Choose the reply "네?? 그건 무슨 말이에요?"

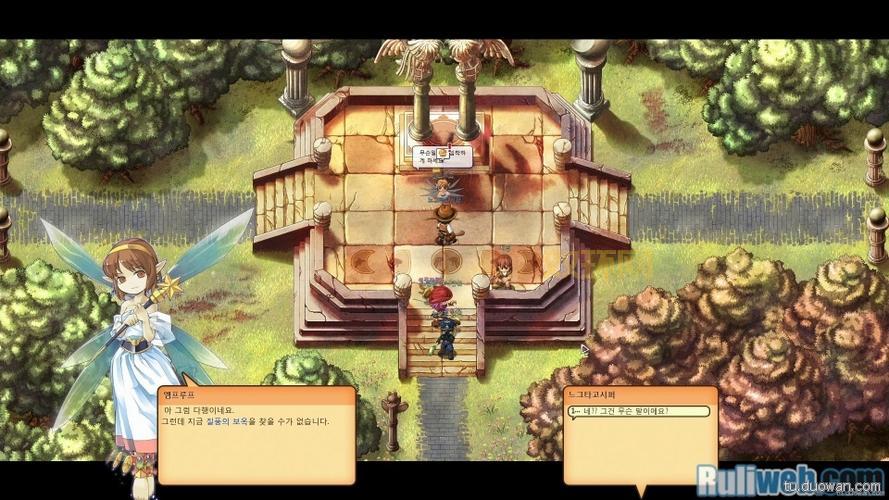click(638, 411)
